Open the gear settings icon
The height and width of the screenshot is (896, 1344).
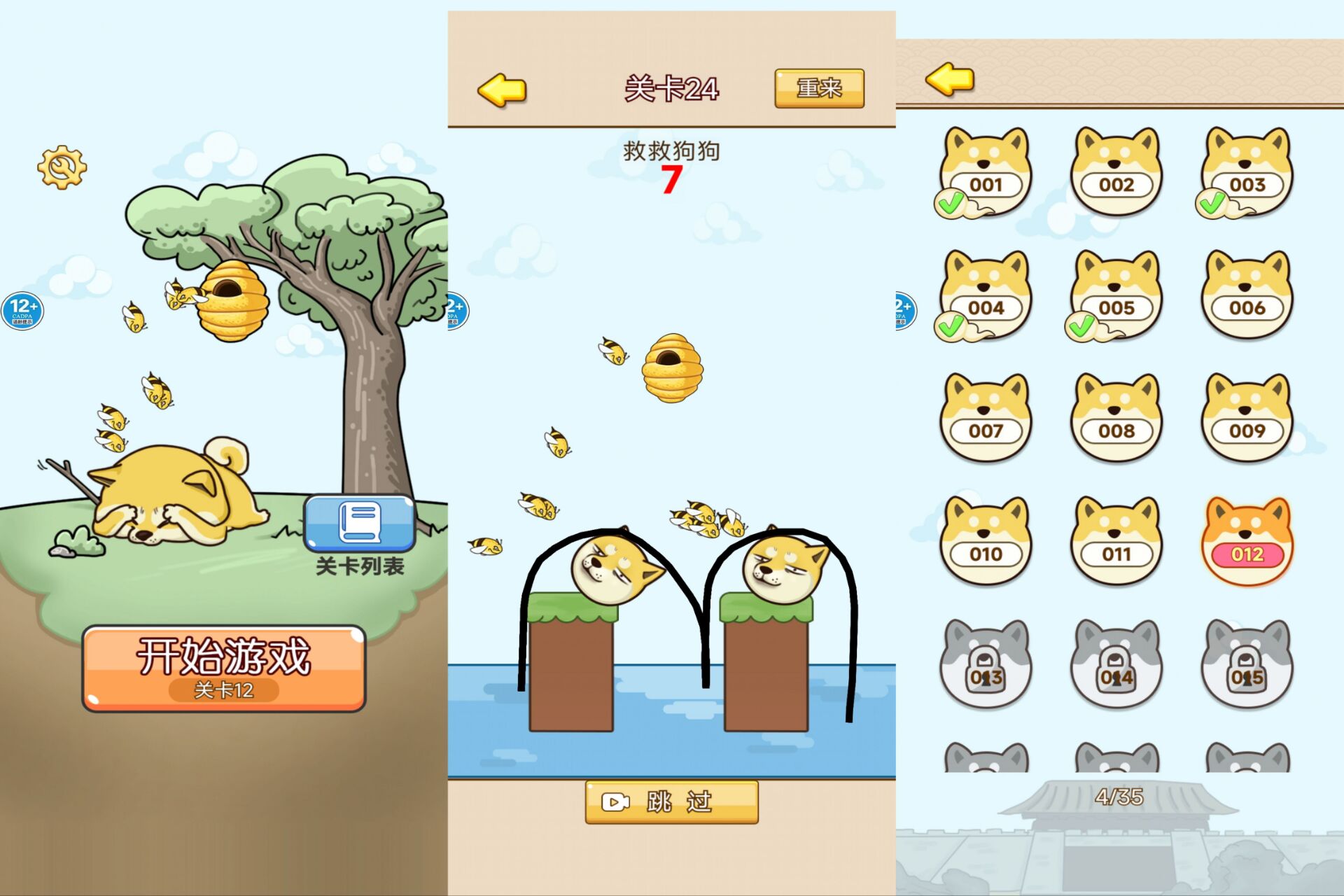[62, 167]
